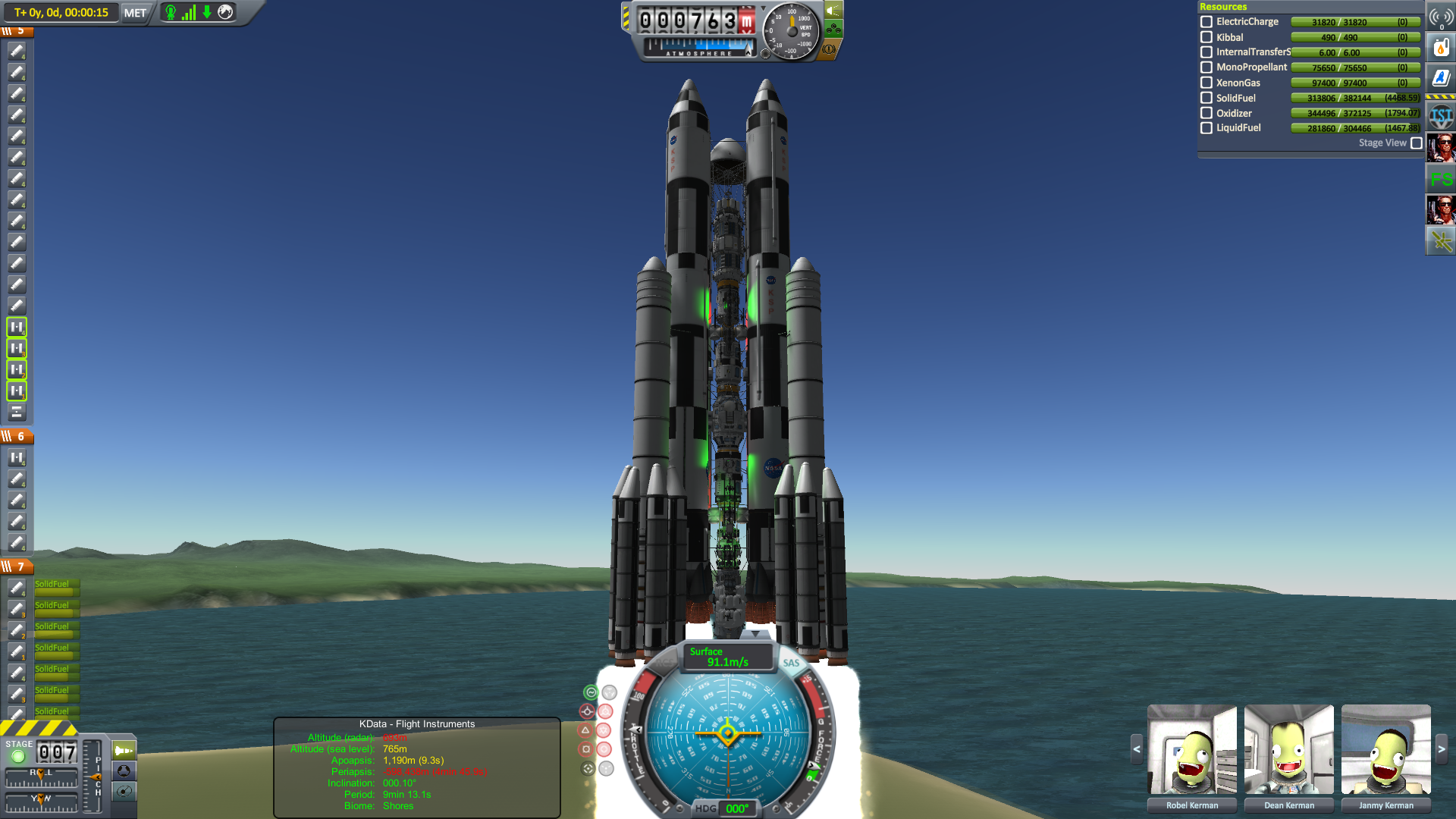The width and height of the screenshot is (1456, 819).
Task: Select Janmy Kerman's crew portrait
Action: click(x=1385, y=749)
